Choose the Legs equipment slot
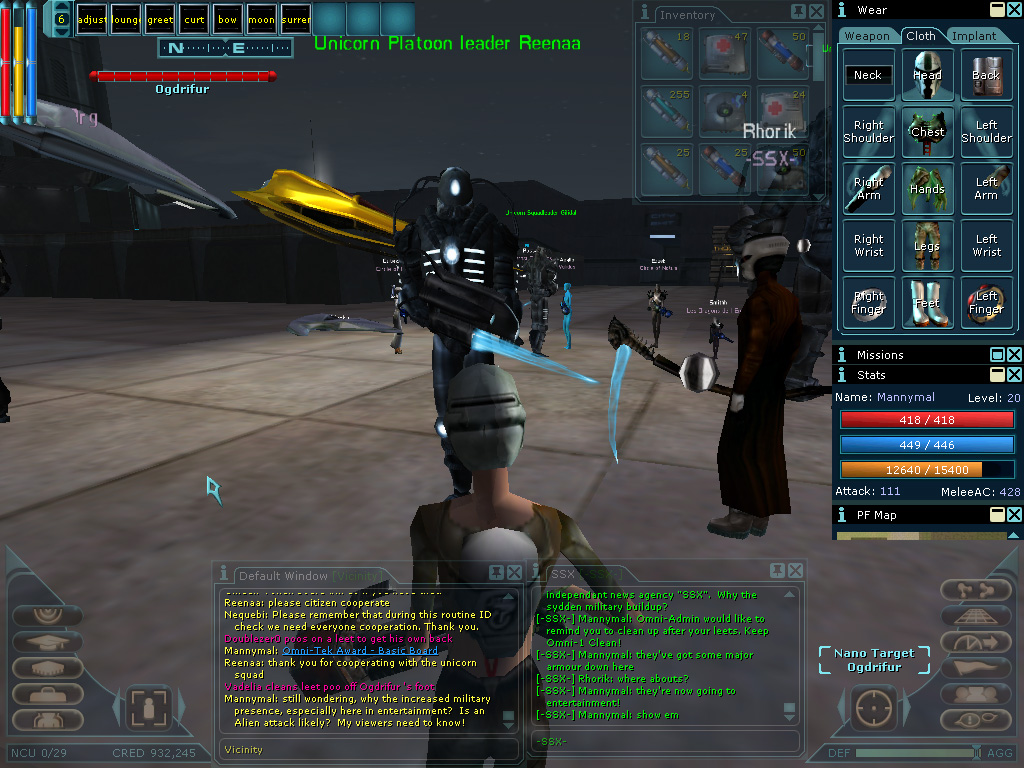Viewport: 1024px width, 768px height. point(927,246)
